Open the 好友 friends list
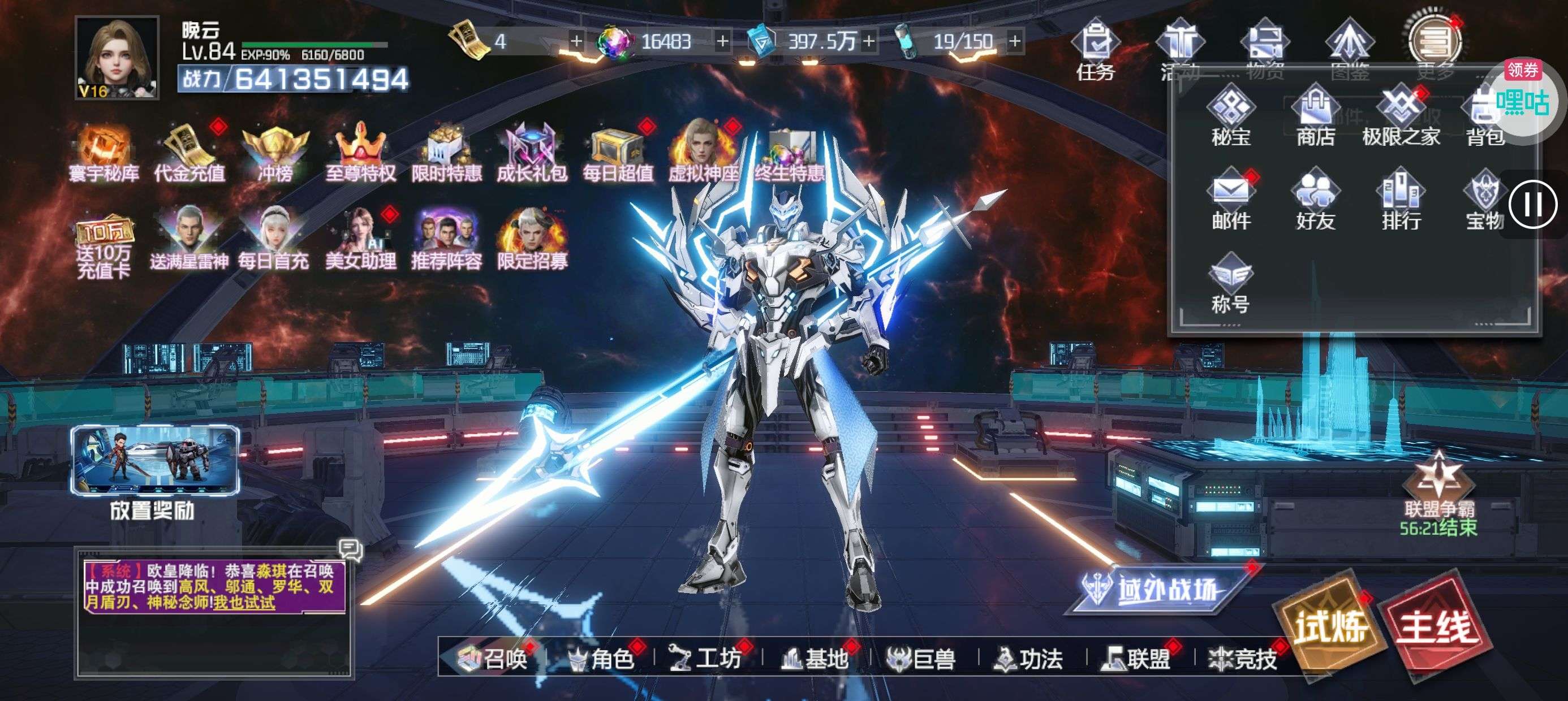1568x701 pixels. (x=1315, y=200)
